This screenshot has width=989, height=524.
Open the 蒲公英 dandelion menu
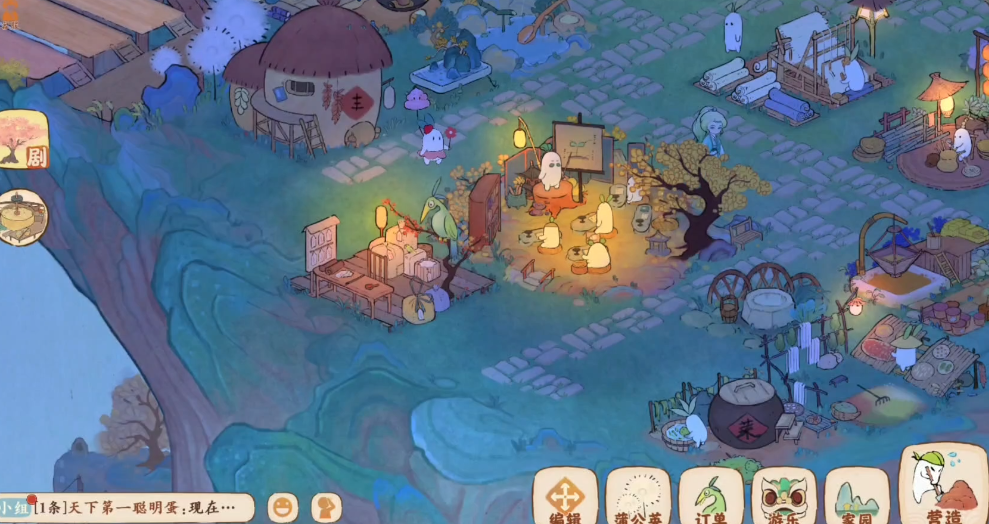[638, 495]
